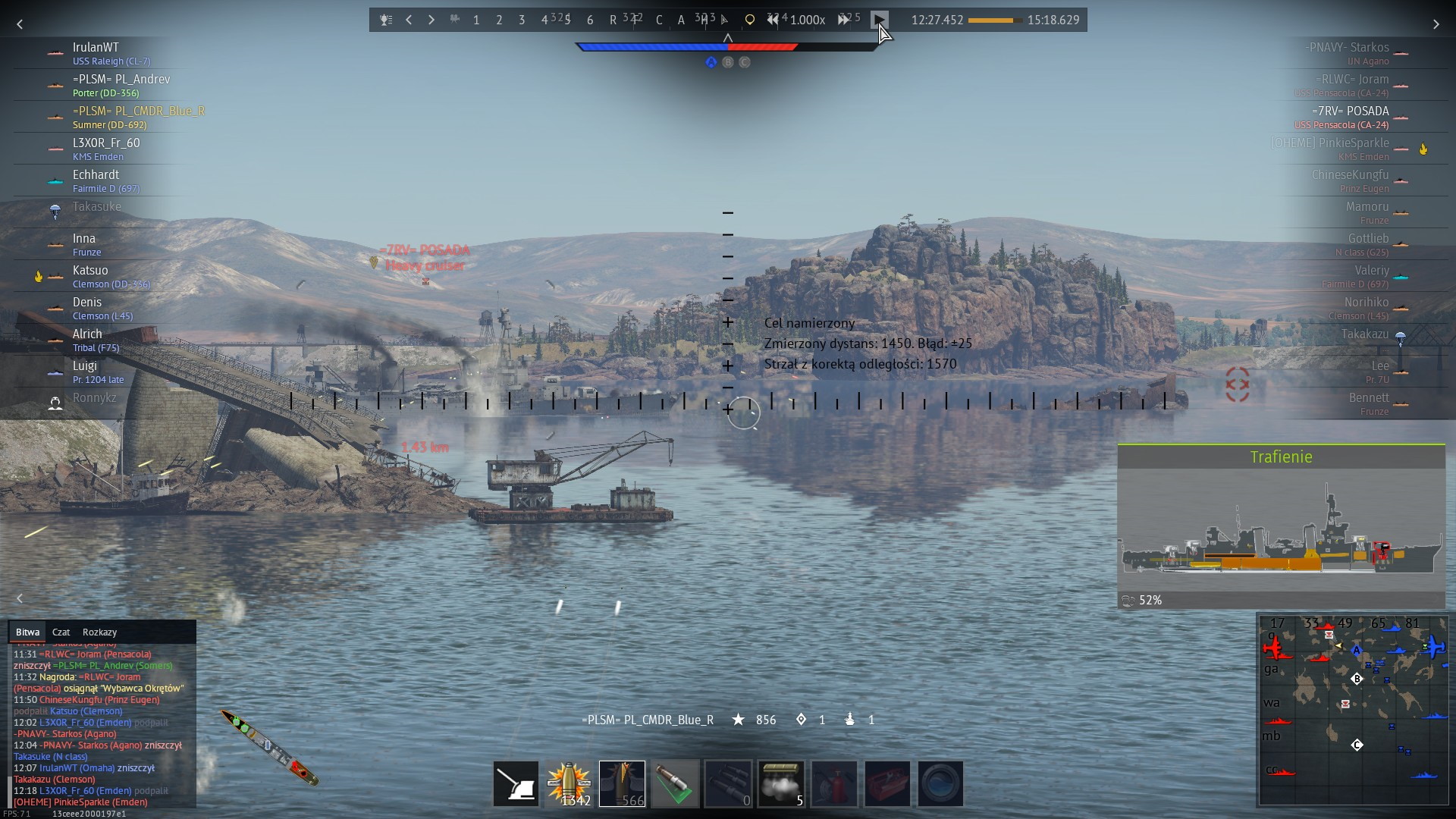This screenshot has height=819, width=1456.
Task: Open the replay scoreboard icon
Action: point(386,20)
